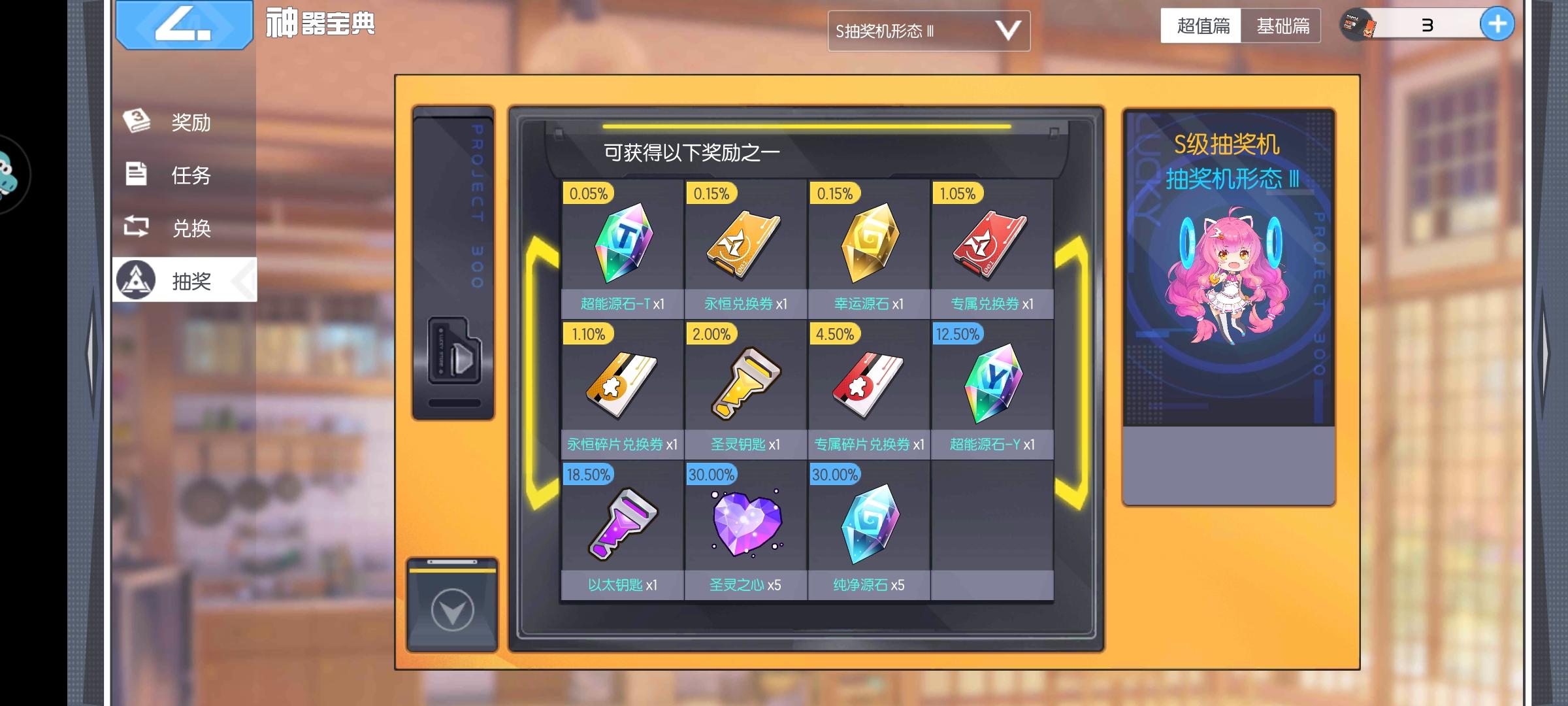The width and height of the screenshot is (1568, 706).
Task: Click the 以太钥匙 purple key icon
Action: pyautogui.click(x=619, y=522)
